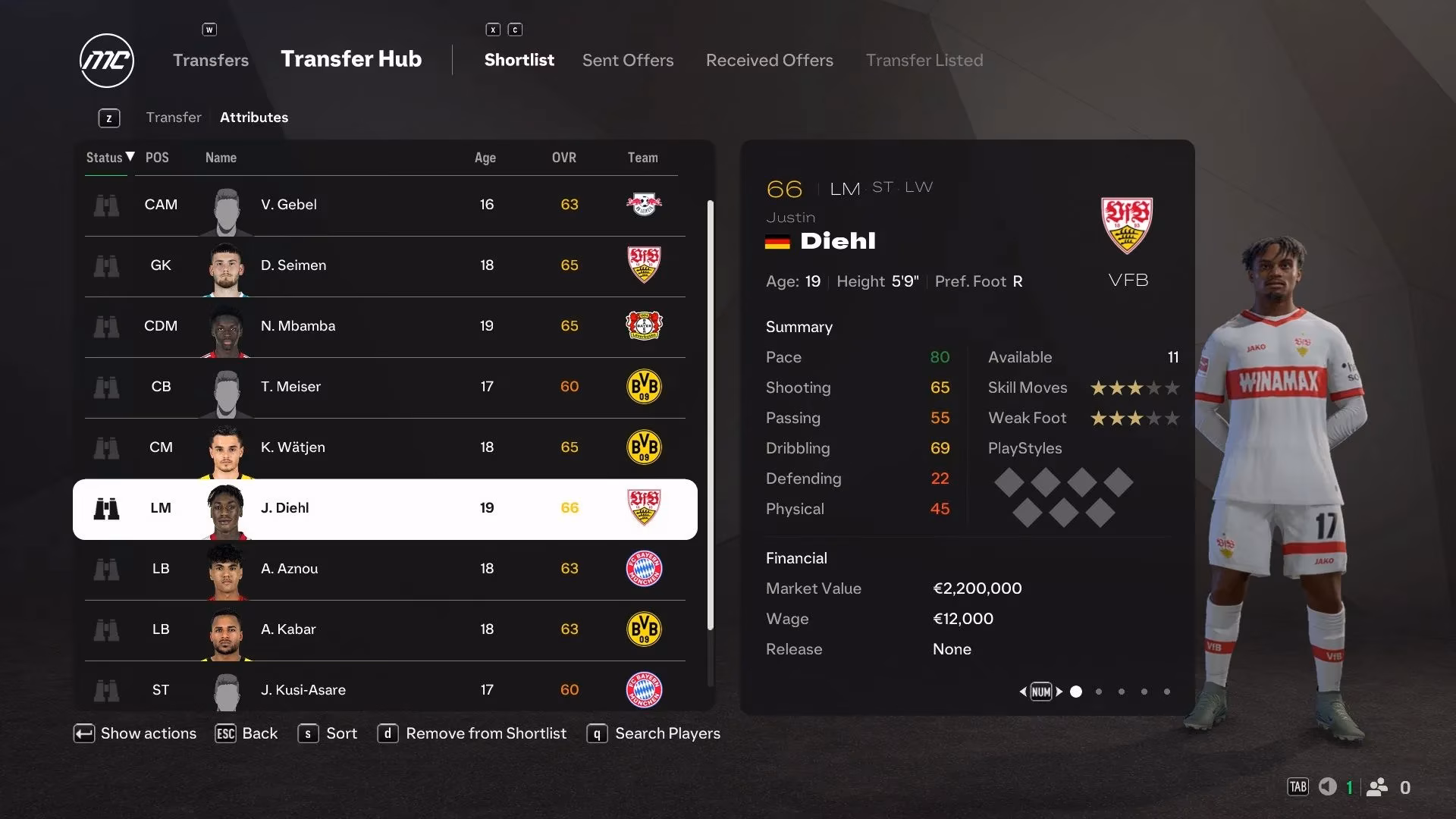Switch to the Sent Offers tab
Viewport: 1456px width, 819px height.
pos(627,60)
